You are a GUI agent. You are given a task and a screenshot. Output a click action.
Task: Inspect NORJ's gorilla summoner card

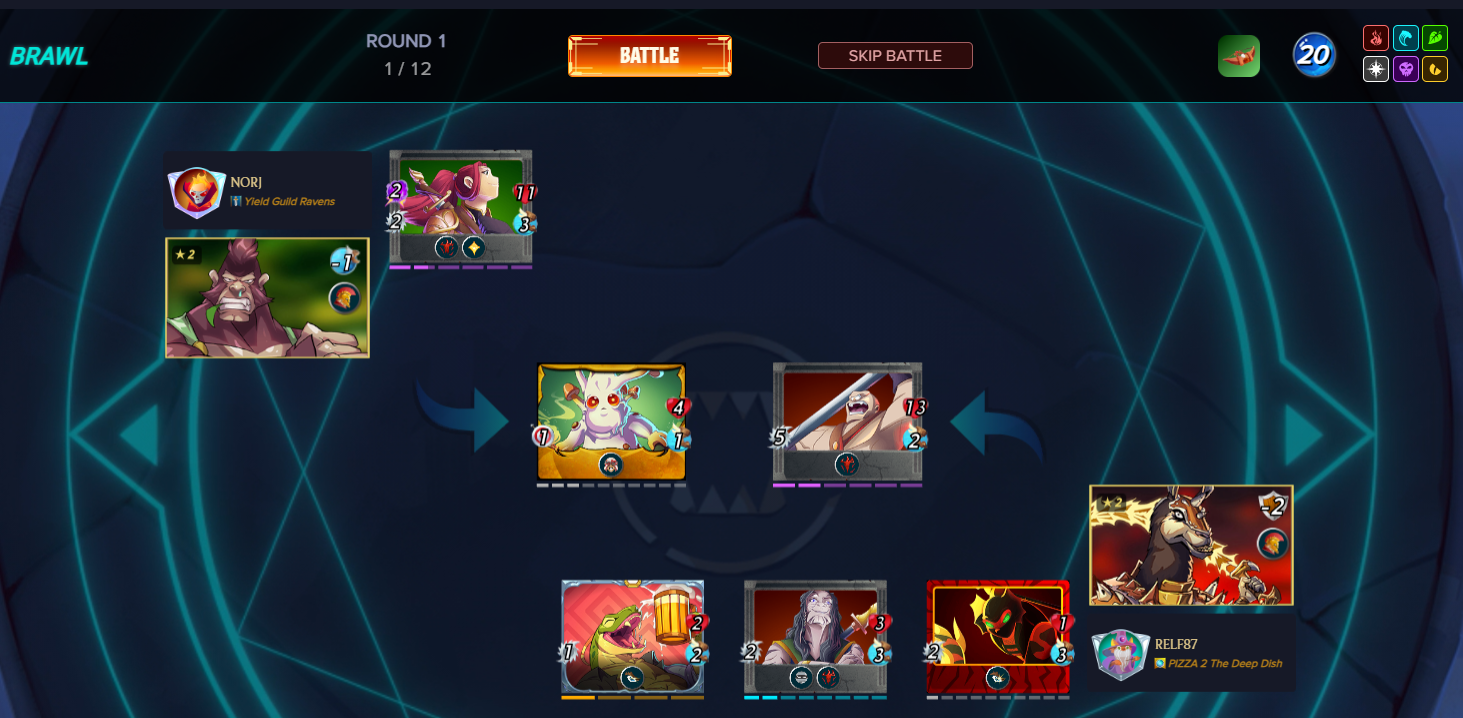coord(267,297)
